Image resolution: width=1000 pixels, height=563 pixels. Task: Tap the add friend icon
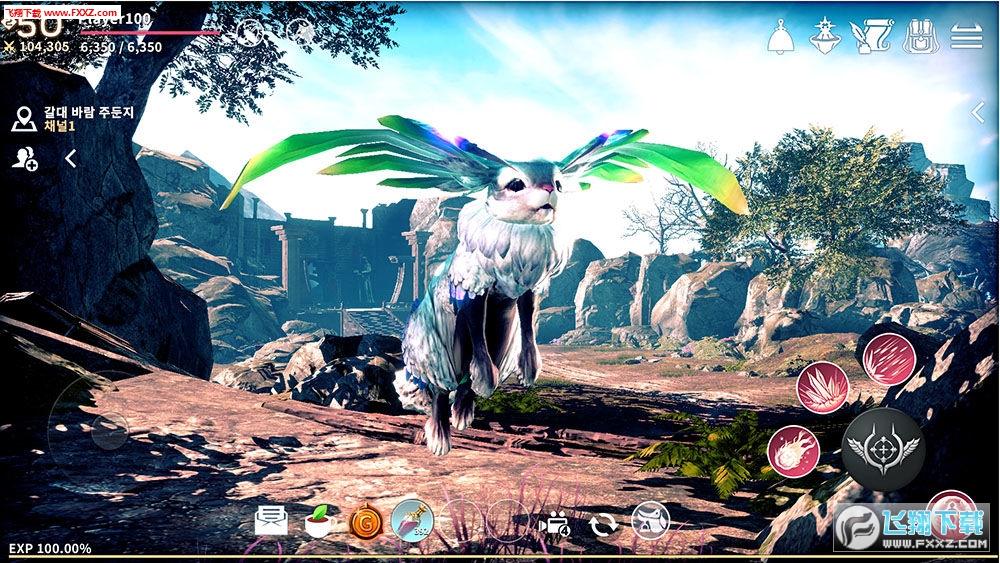click(x=24, y=158)
